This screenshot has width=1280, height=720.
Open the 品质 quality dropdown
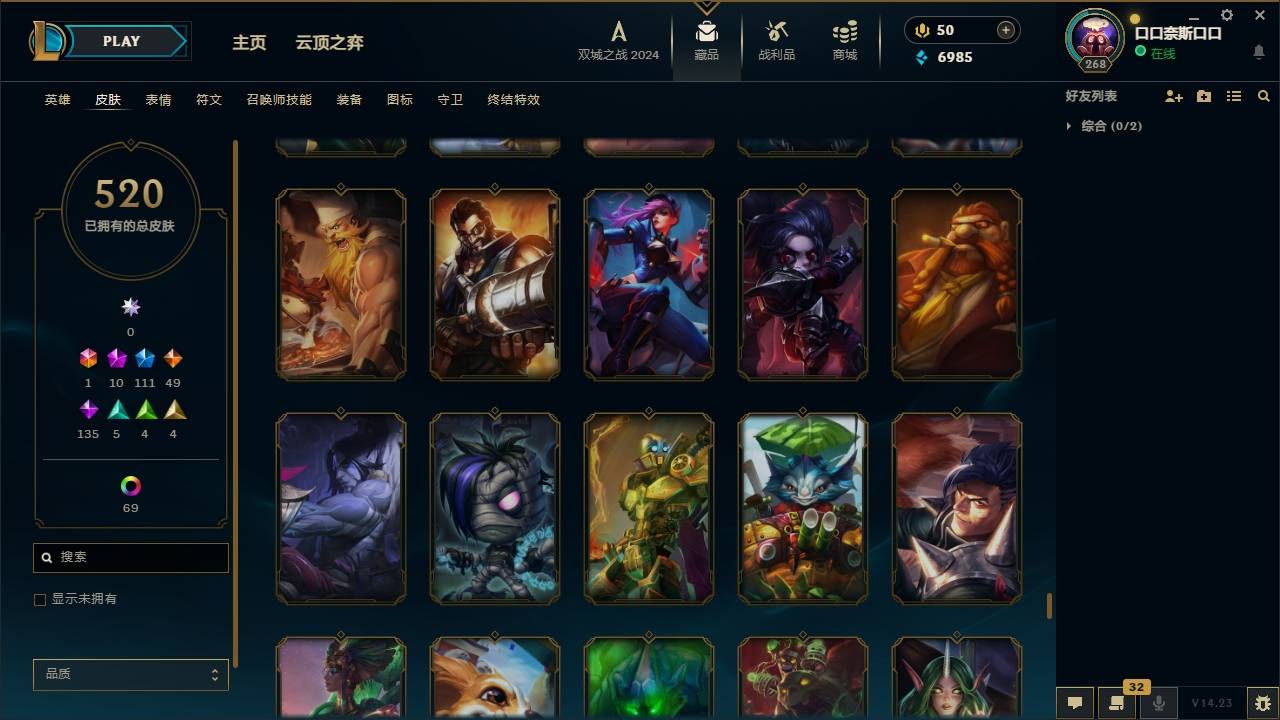point(130,674)
